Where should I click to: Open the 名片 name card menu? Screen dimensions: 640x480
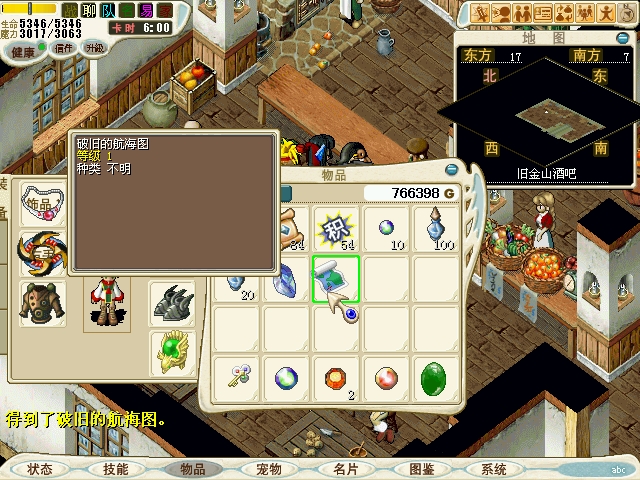click(345, 469)
